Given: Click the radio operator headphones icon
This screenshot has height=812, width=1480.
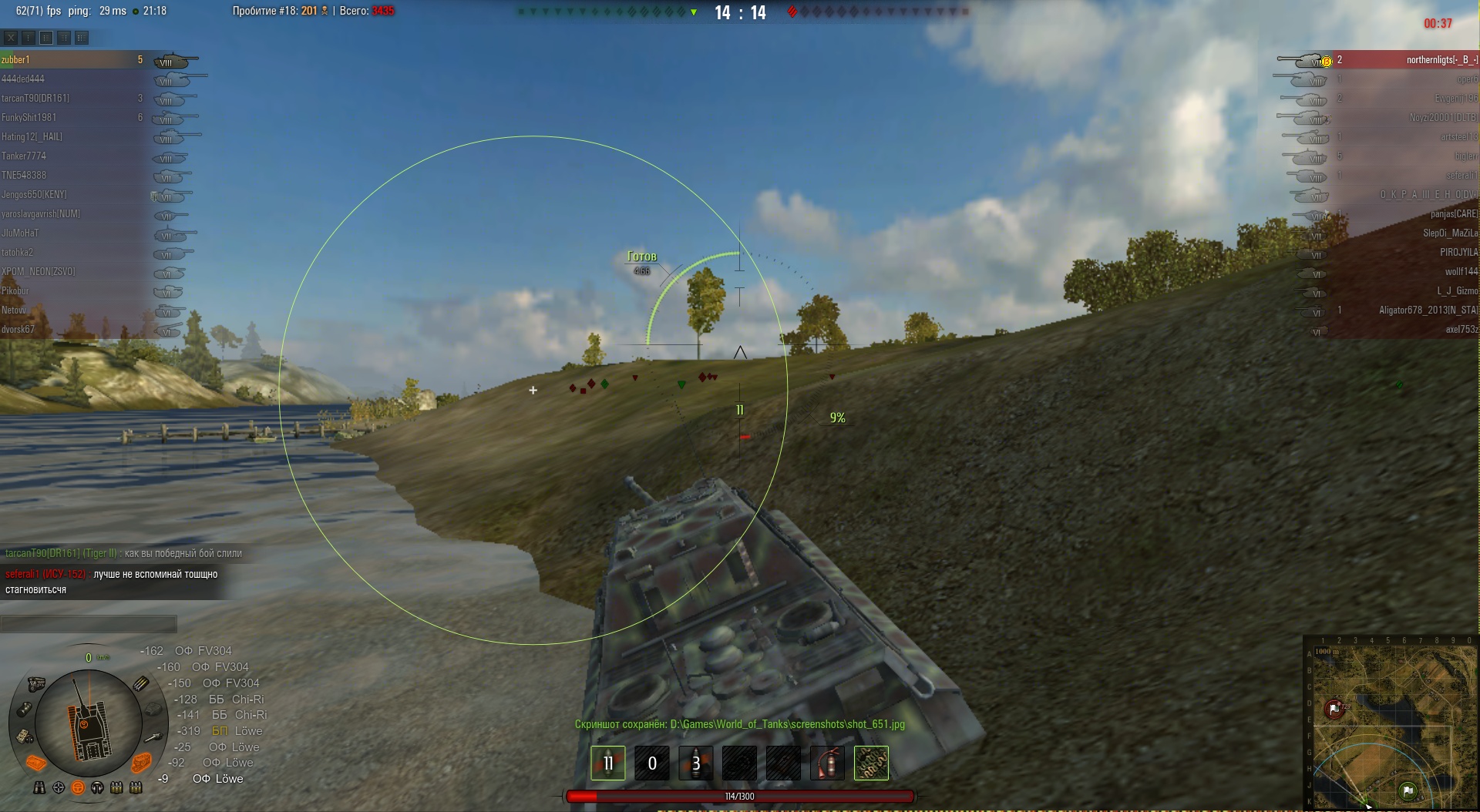Looking at the screenshot, I should (x=97, y=787).
